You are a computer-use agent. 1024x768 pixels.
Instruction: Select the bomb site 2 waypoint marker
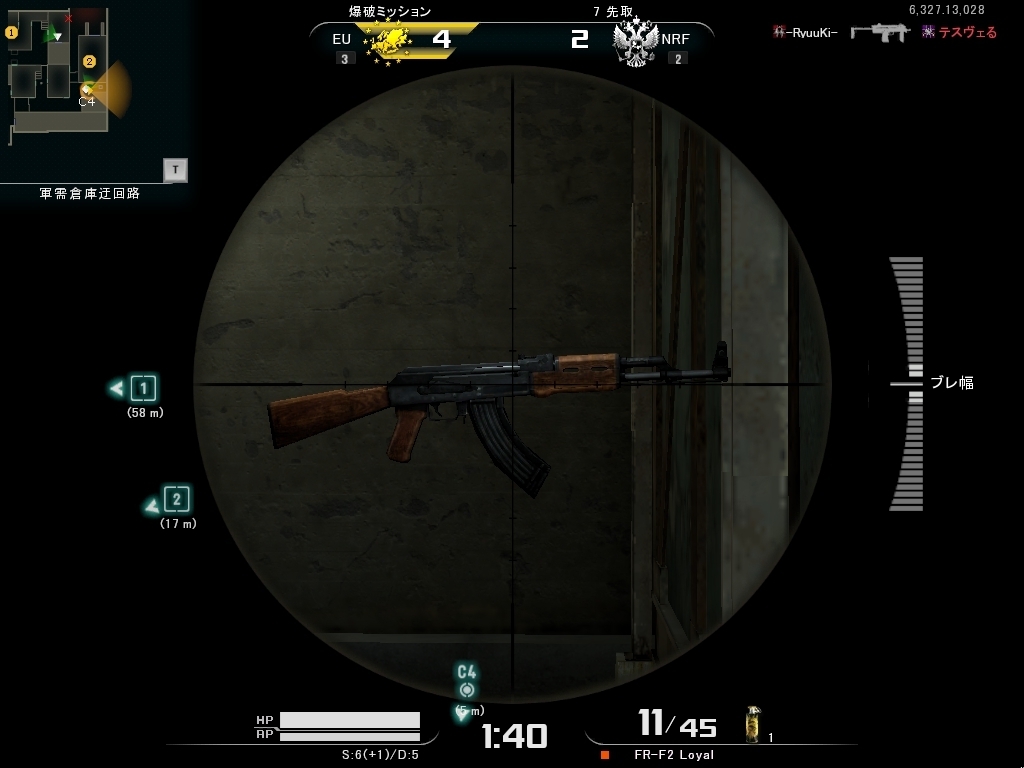coord(176,499)
